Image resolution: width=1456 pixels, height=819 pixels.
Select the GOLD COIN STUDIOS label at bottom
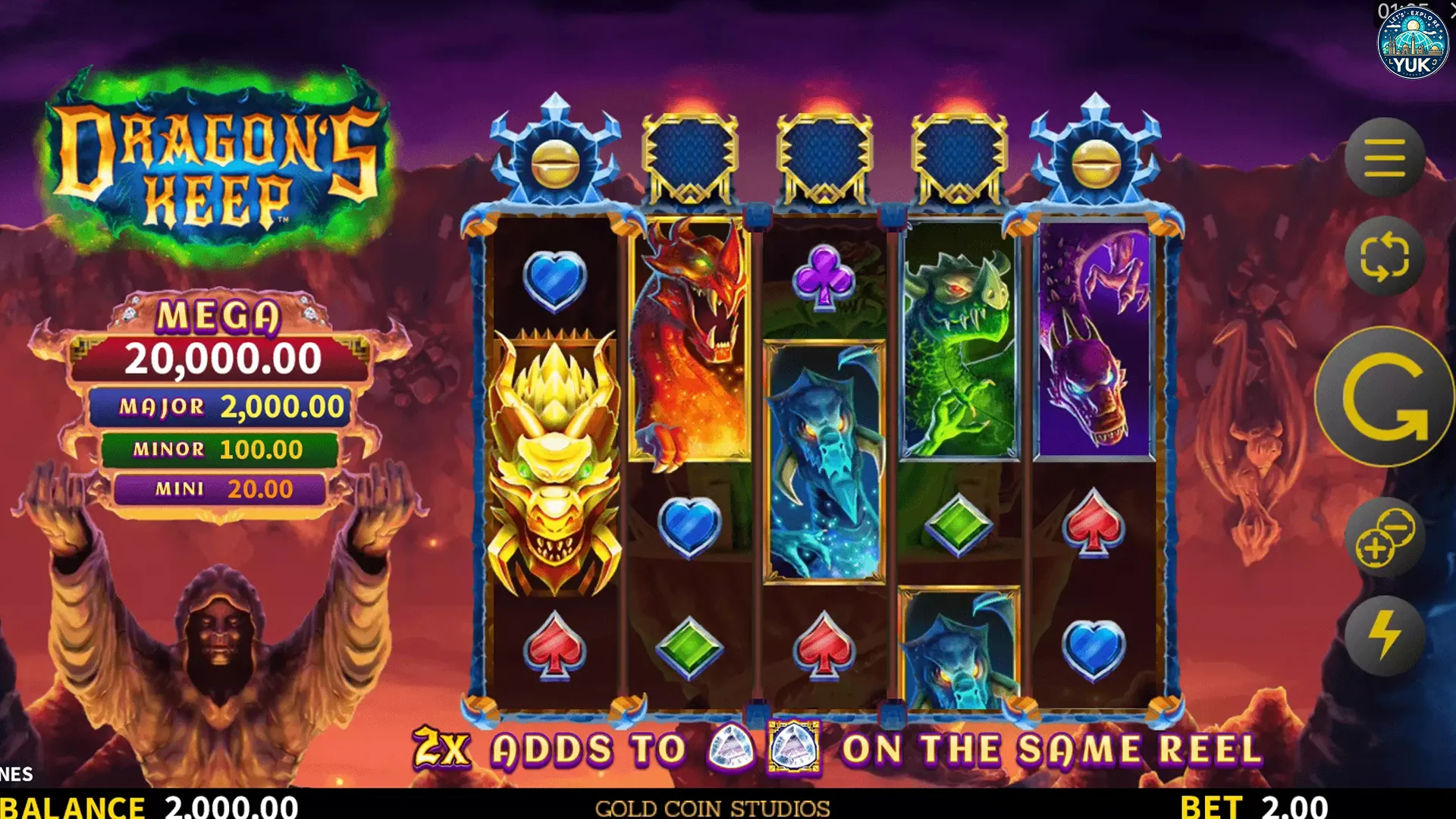pos(711,808)
